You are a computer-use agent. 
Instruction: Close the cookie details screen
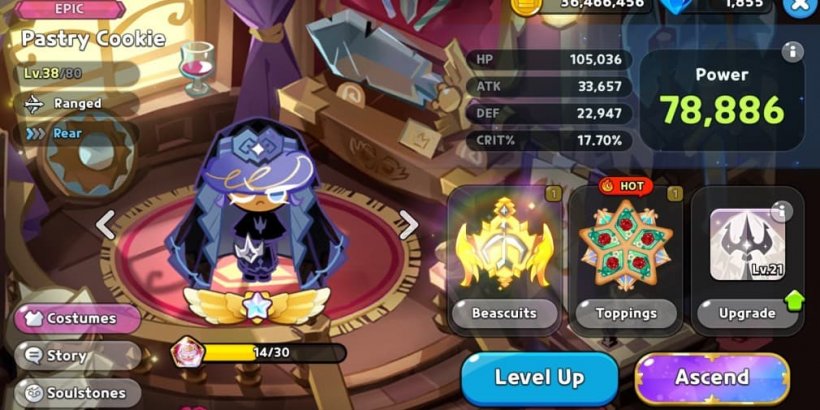point(800,5)
